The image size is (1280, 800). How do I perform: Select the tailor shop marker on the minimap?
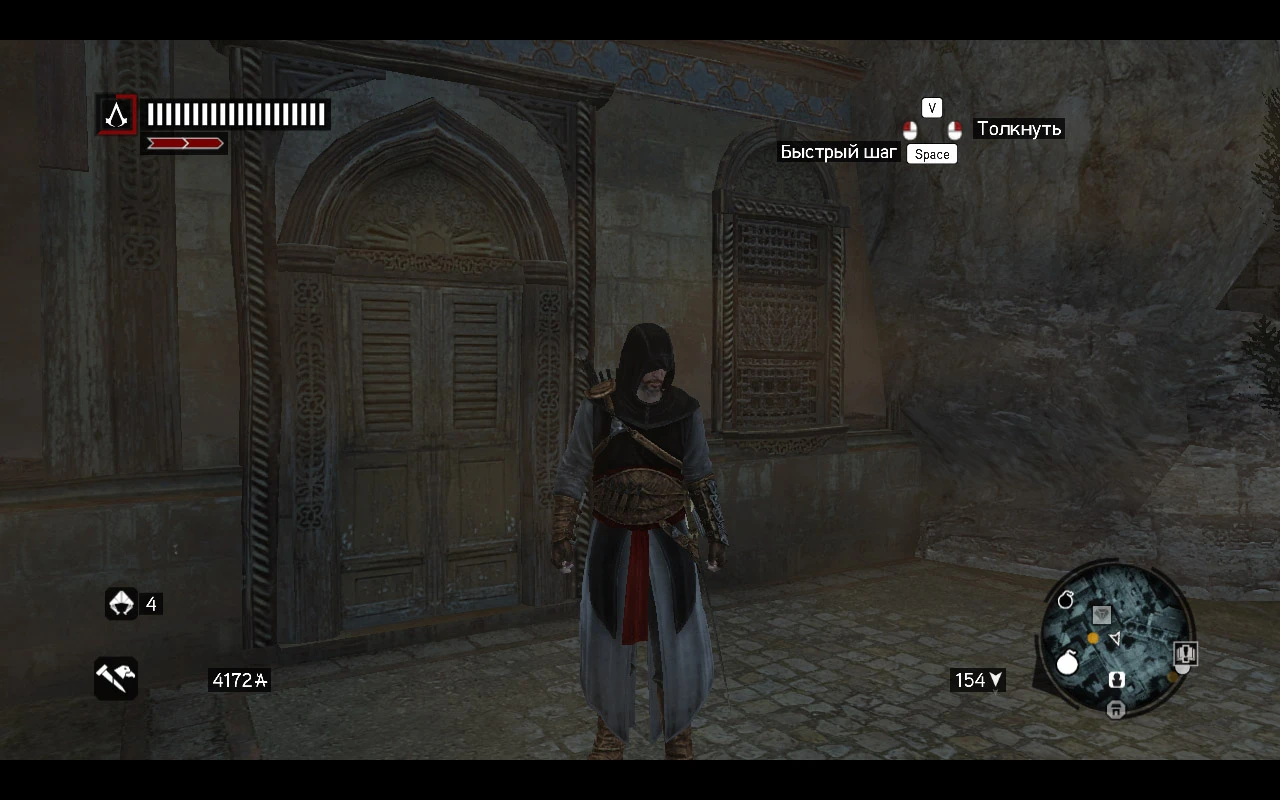[1102, 615]
